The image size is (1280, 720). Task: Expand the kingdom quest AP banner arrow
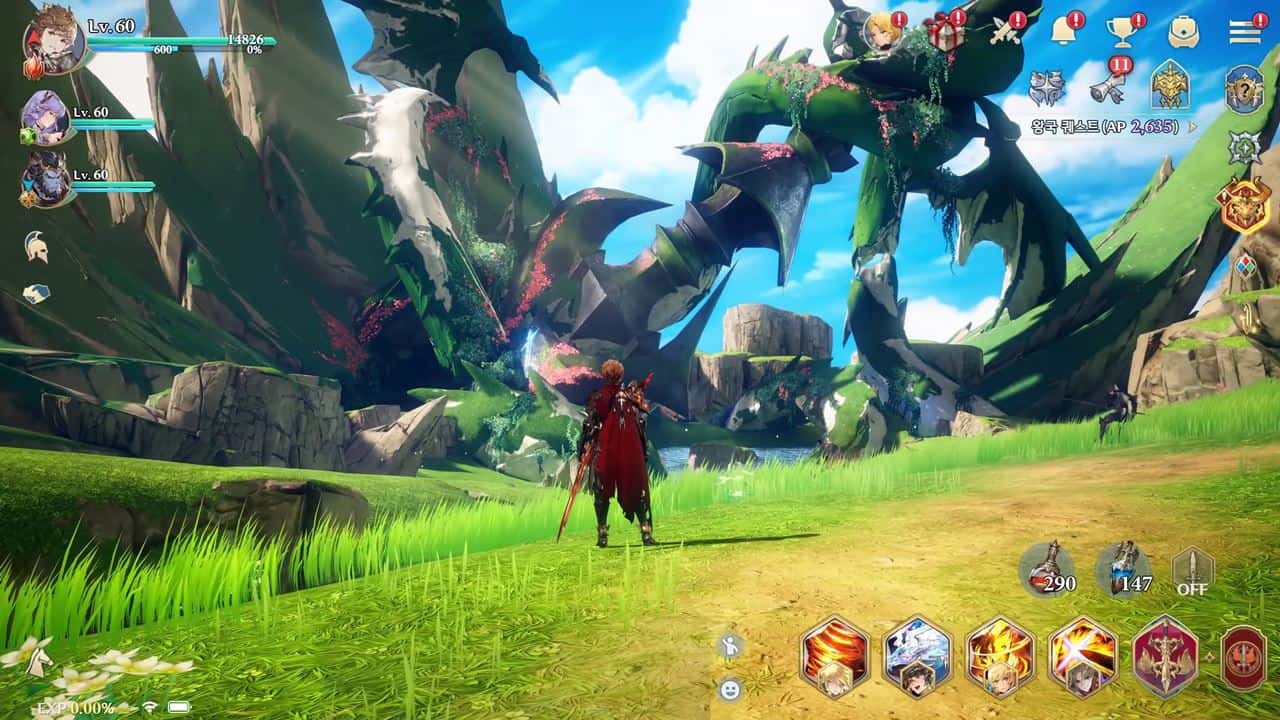click(x=1192, y=126)
